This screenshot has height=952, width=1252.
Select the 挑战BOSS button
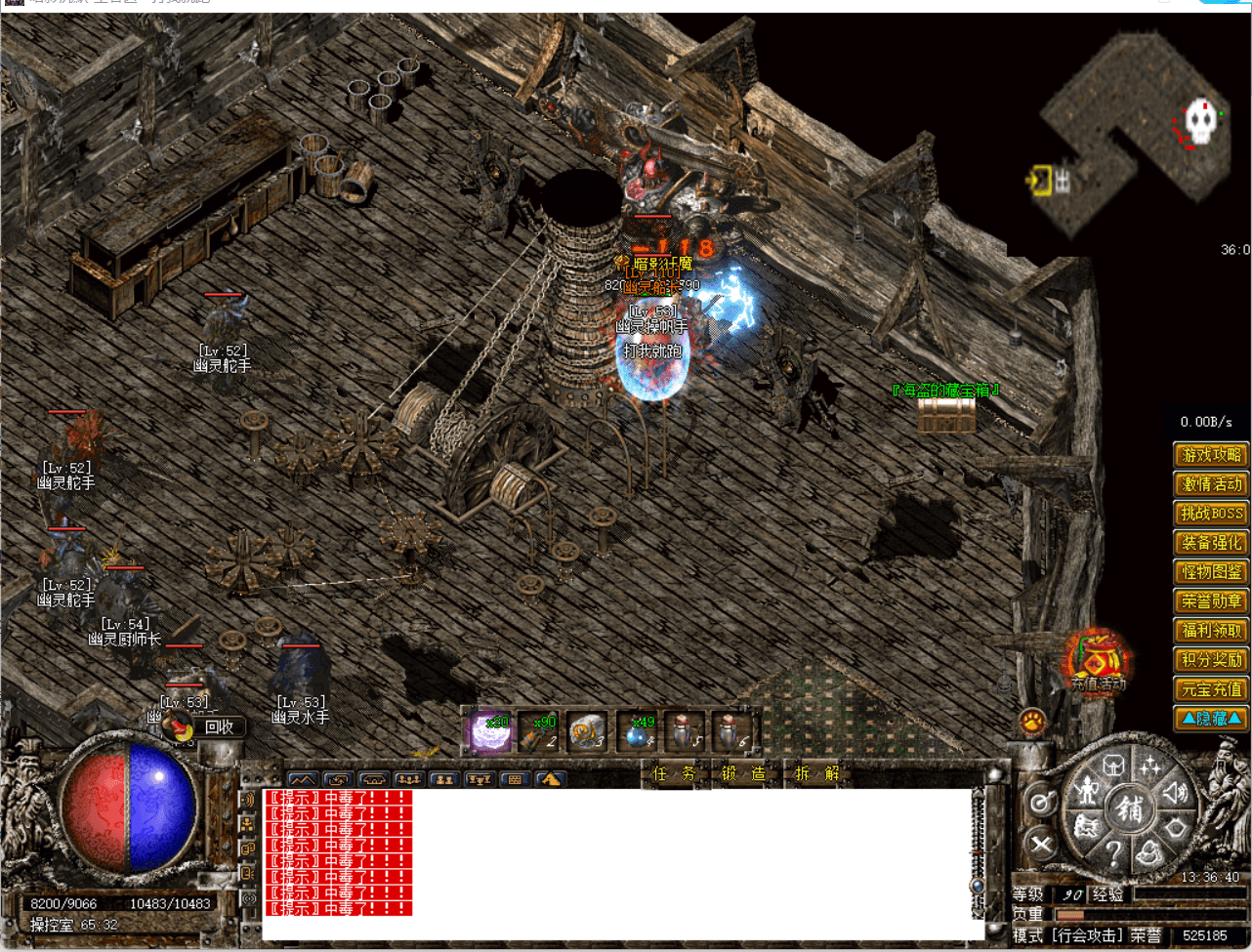coord(1211,514)
